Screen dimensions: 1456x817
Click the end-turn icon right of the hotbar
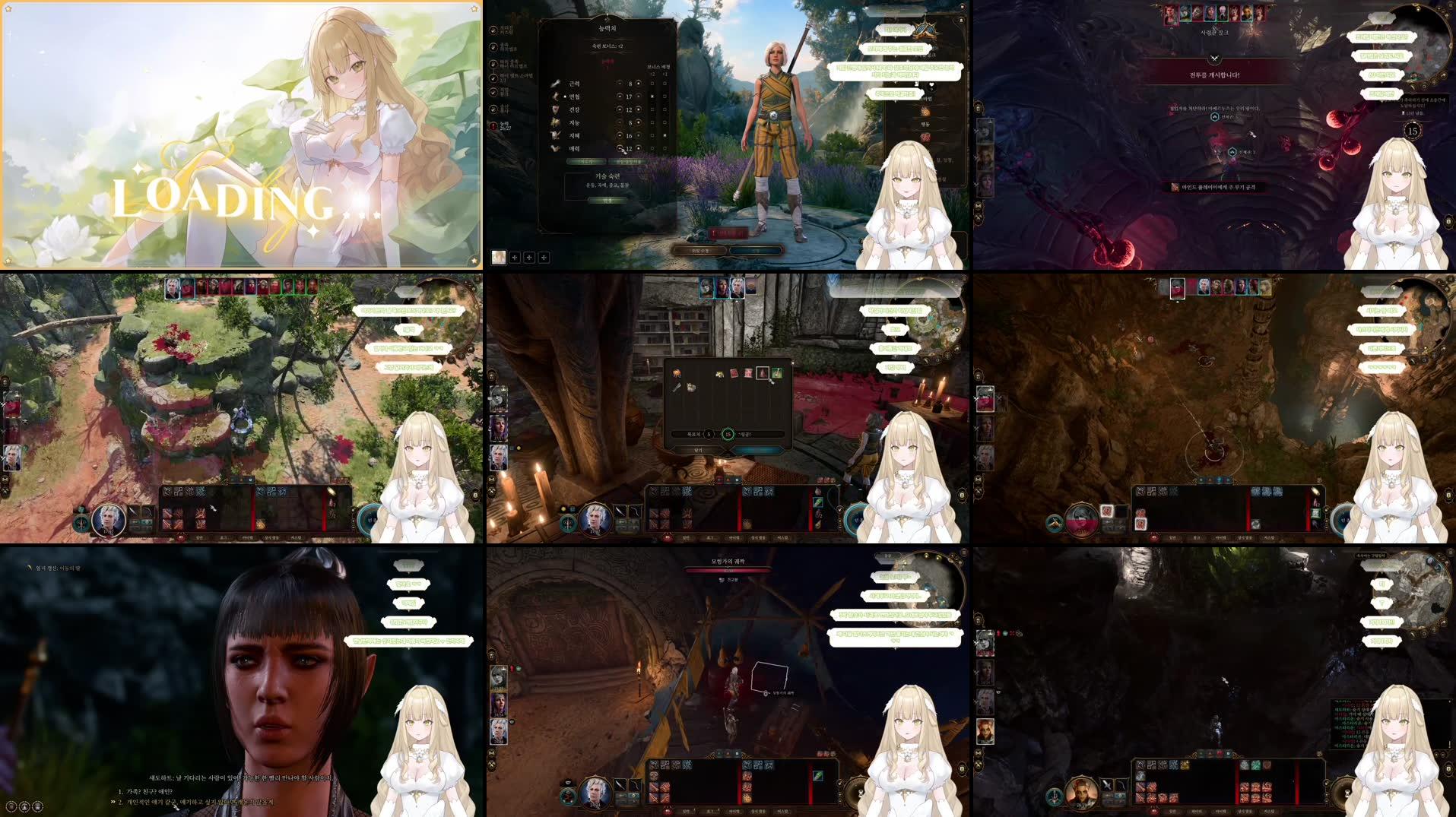point(370,516)
